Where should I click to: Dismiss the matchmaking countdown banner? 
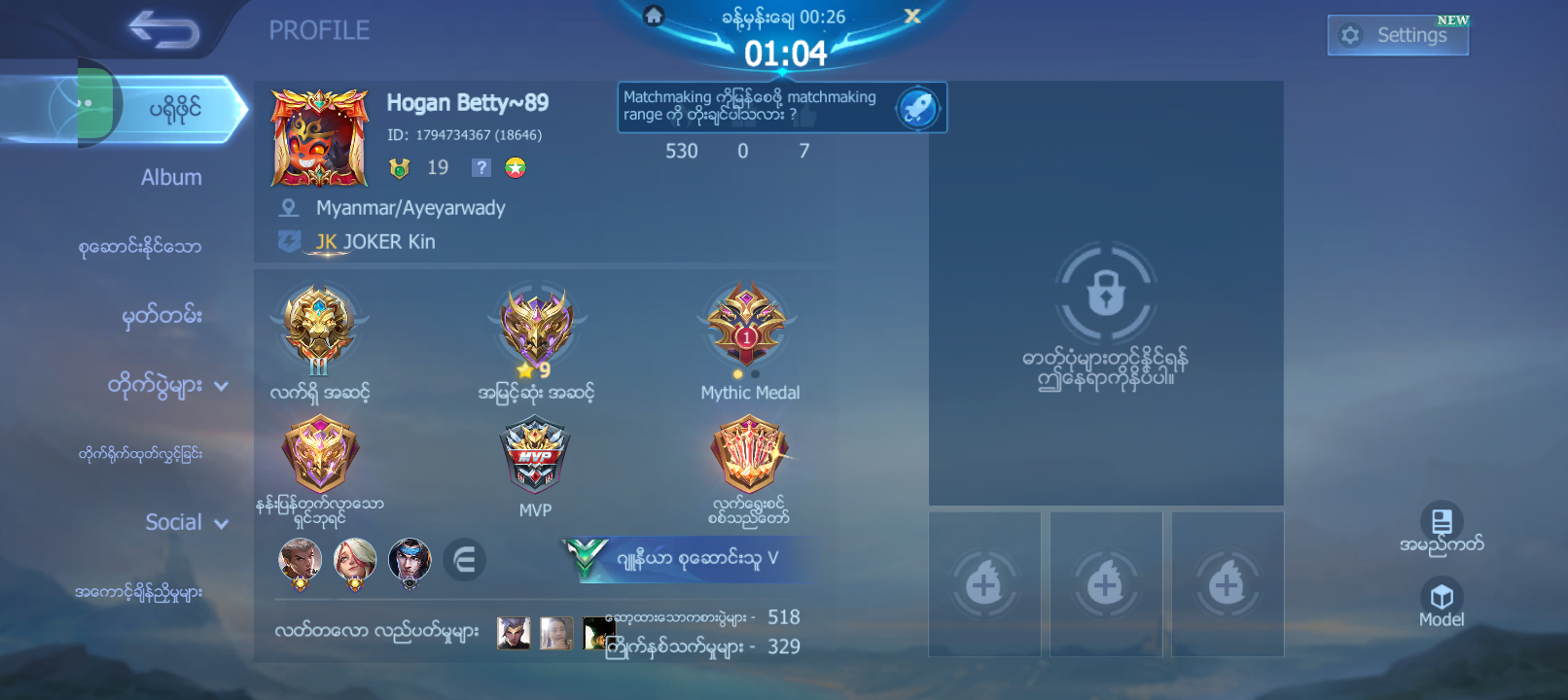[911, 17]
